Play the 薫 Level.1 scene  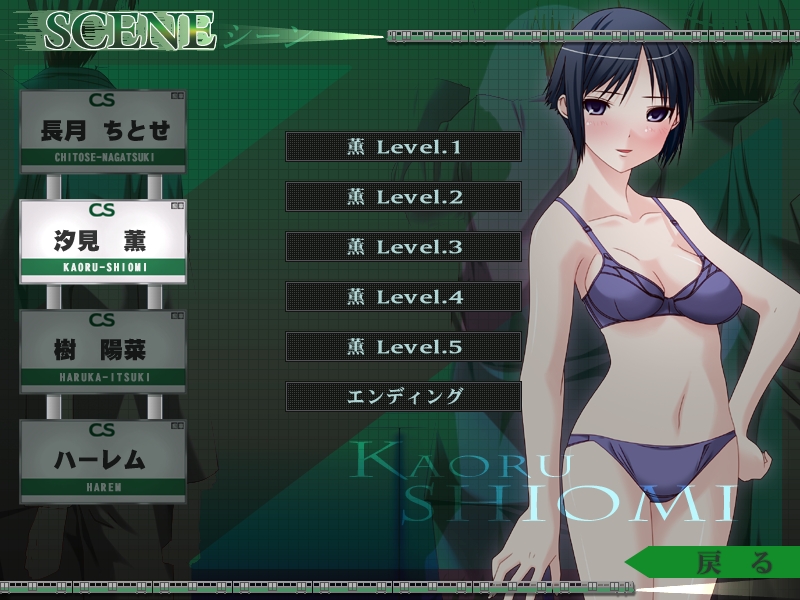click(x=403, y=147)
